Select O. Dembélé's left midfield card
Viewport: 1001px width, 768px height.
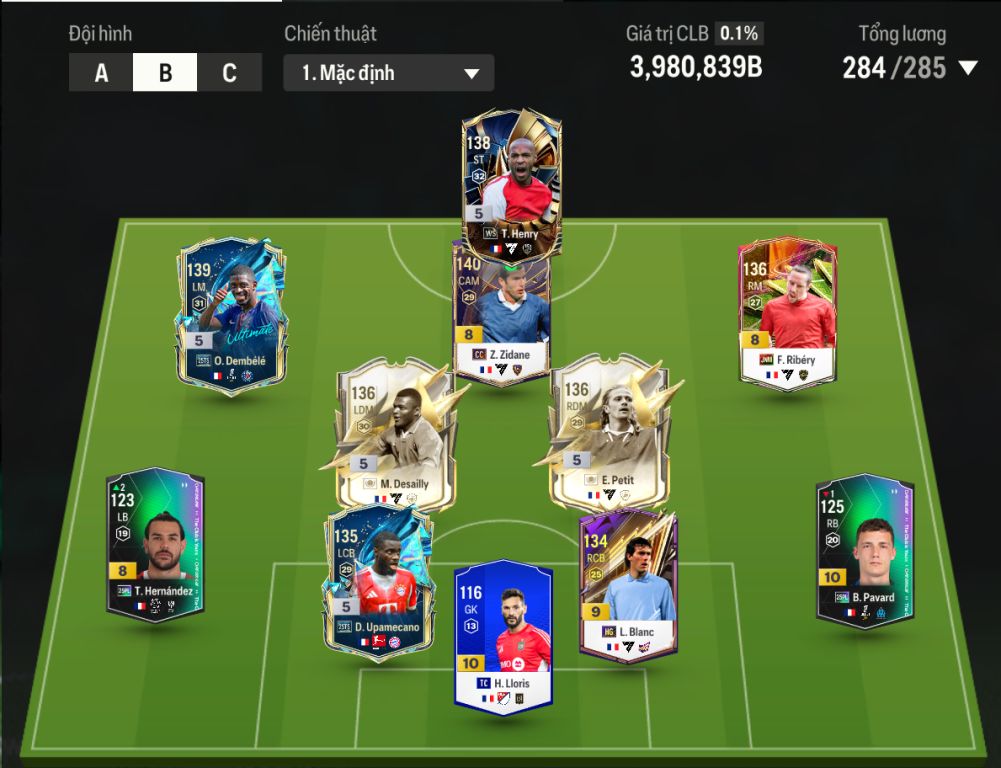pos(232,315)
